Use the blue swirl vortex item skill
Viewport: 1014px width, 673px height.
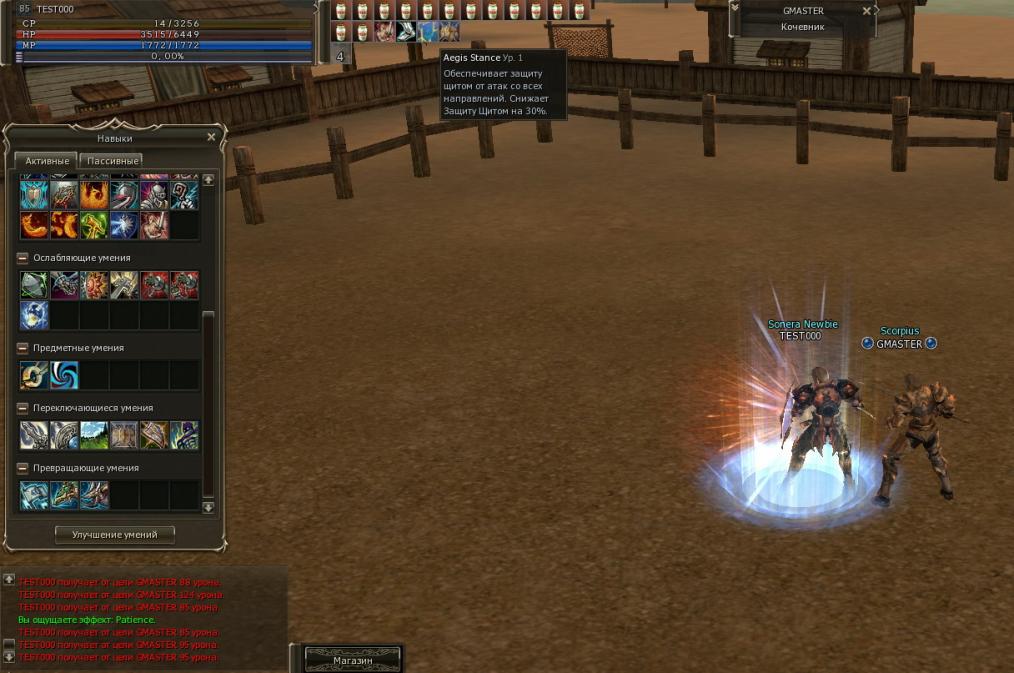tap(64, 375)
